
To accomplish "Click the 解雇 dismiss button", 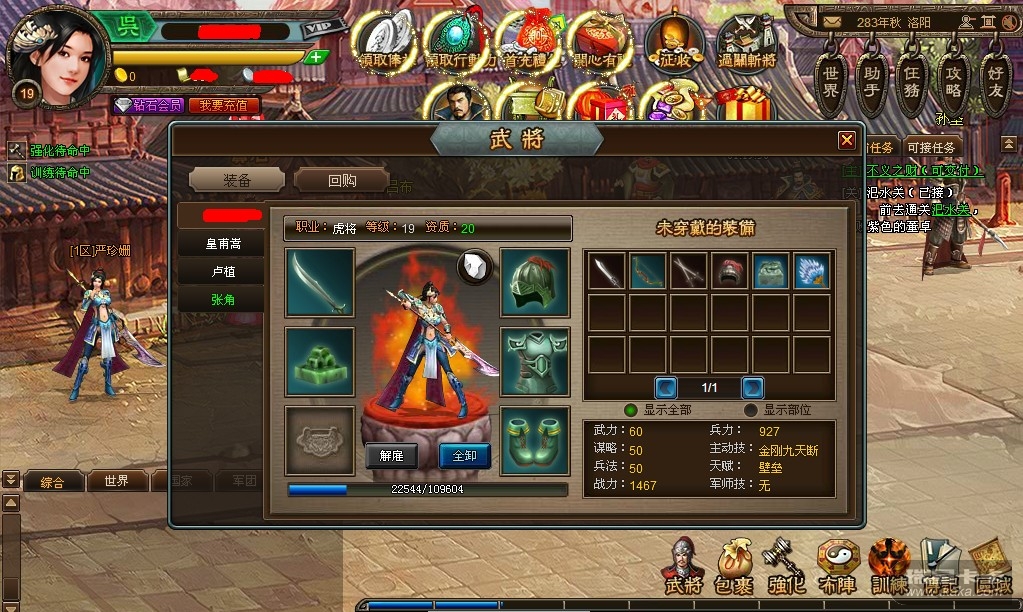I will point(390,455).
